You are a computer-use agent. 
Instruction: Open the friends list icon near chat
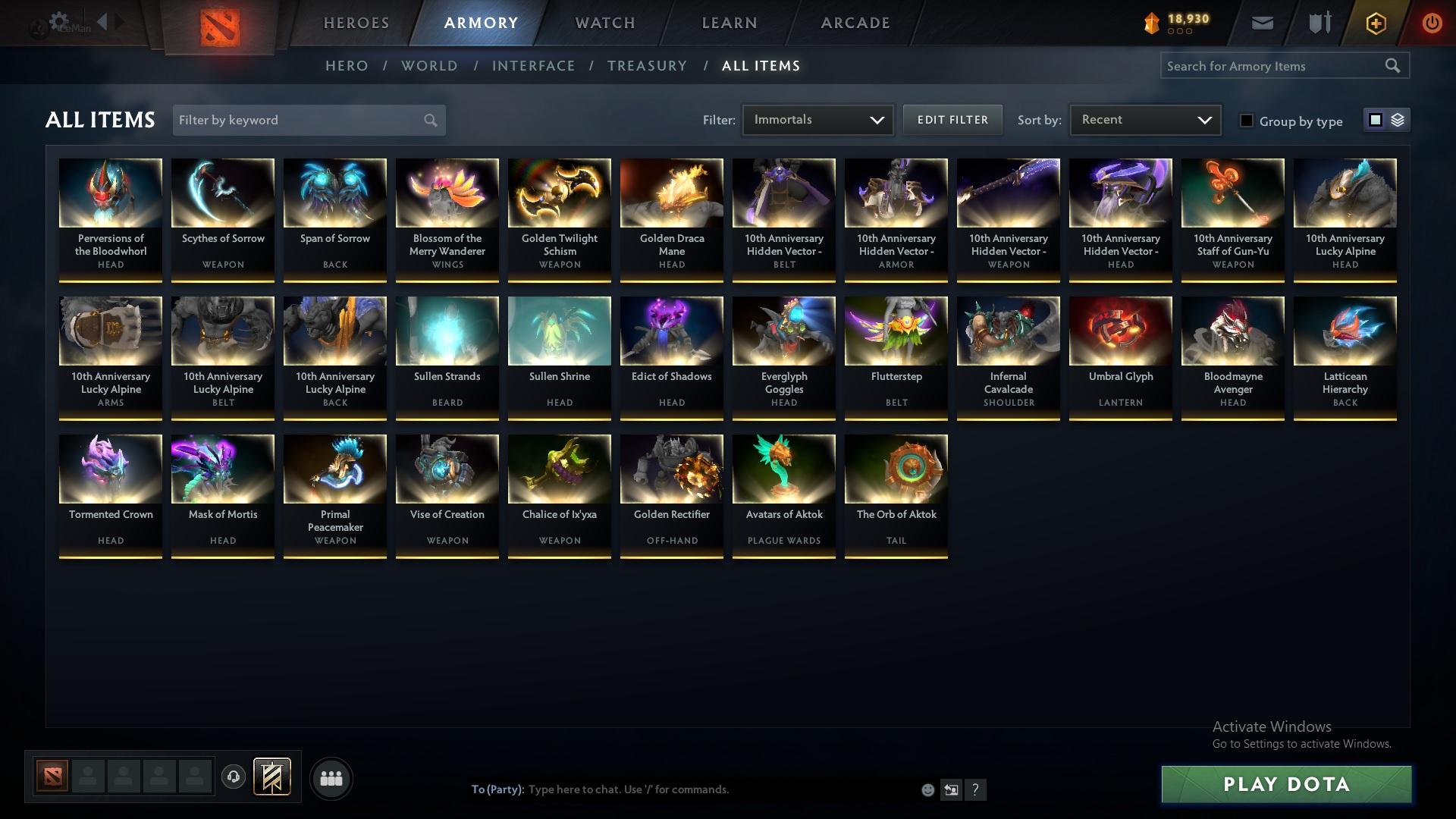point(331,778)
